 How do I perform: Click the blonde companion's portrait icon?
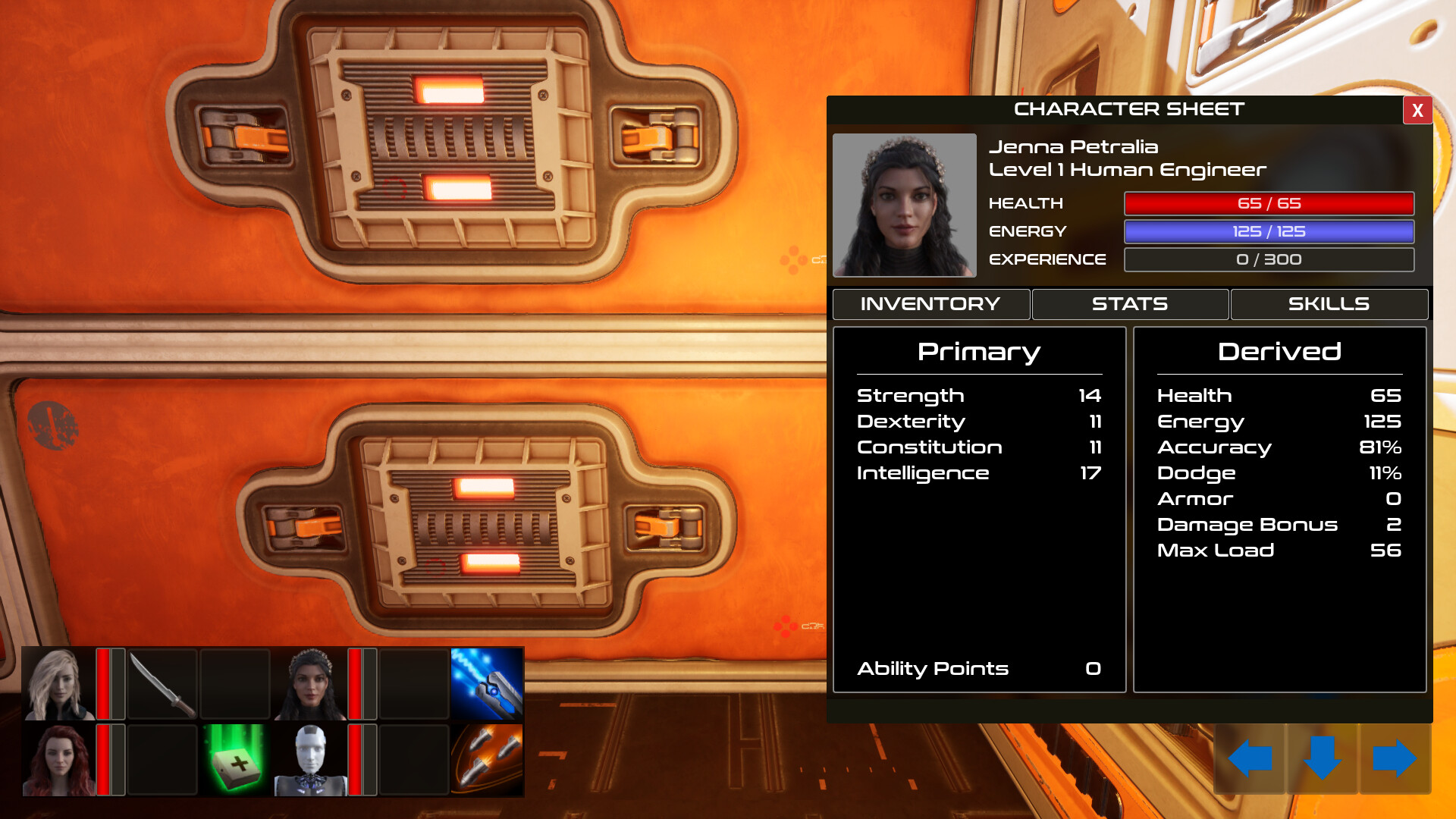pyautogui.click(x=57, y=682)
